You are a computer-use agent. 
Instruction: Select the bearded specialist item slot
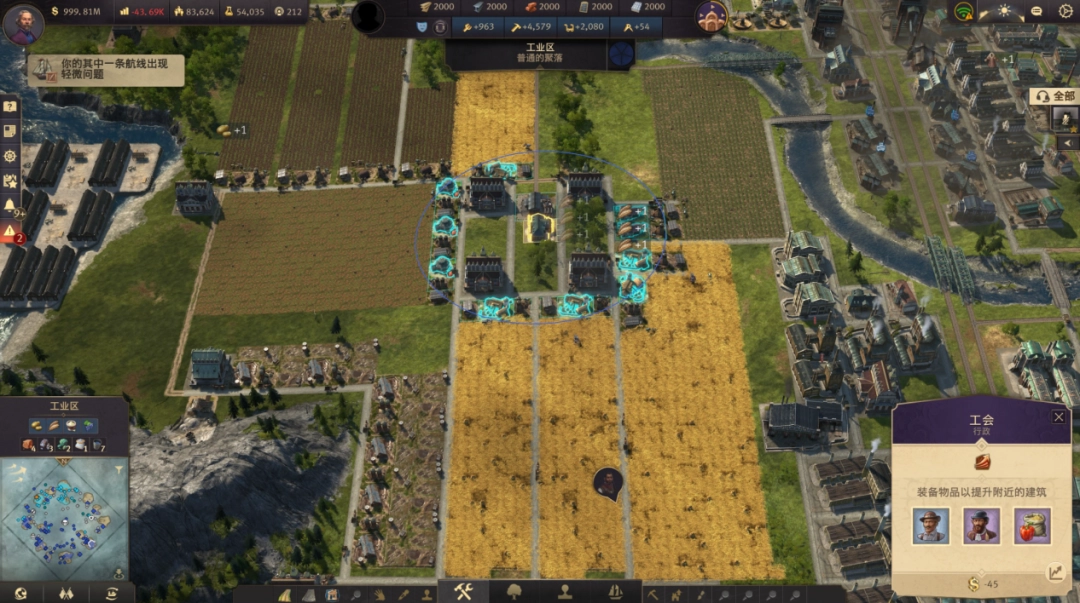tap(981, 526)
